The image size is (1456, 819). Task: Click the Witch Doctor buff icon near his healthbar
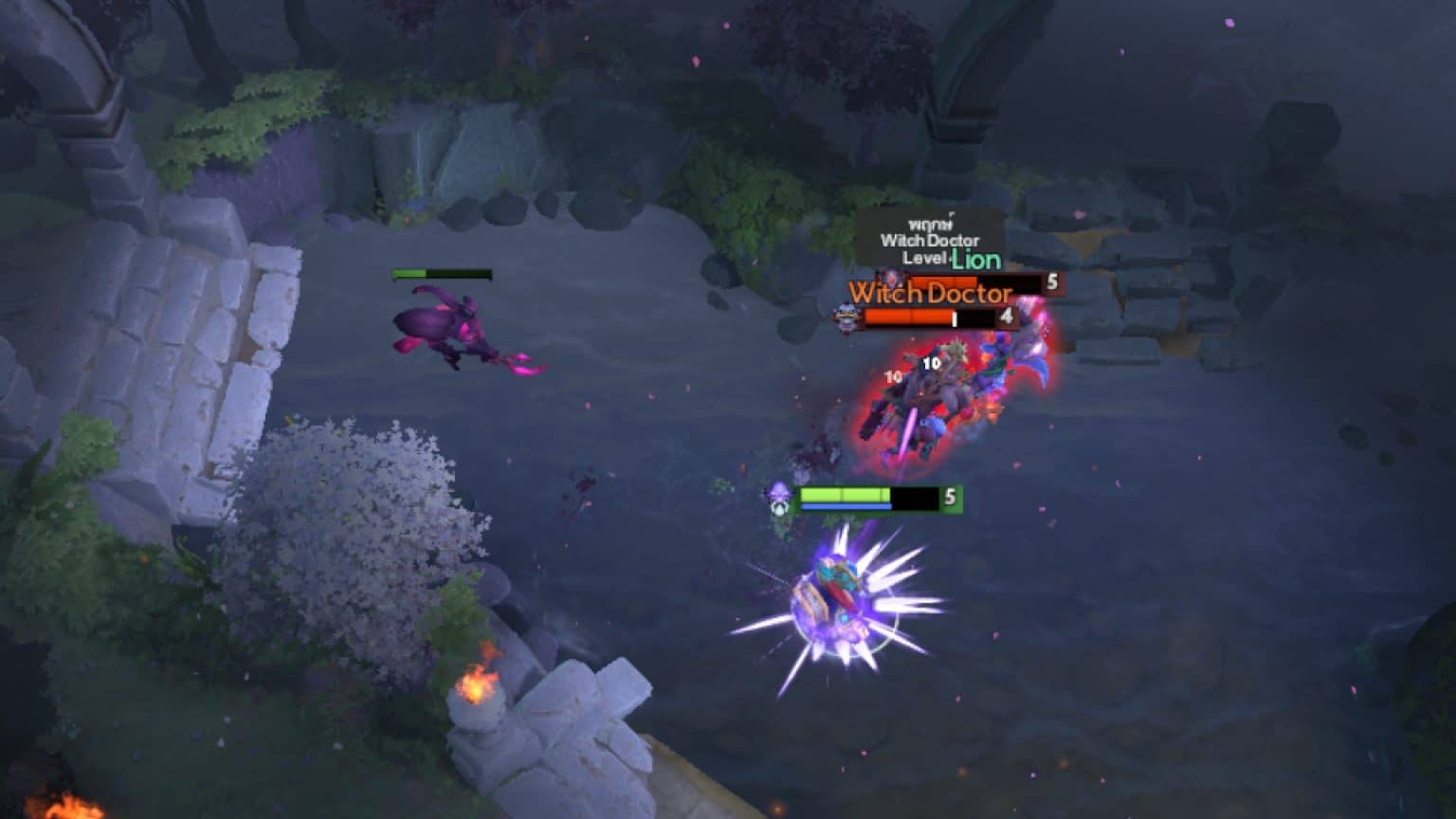[846, 316]
